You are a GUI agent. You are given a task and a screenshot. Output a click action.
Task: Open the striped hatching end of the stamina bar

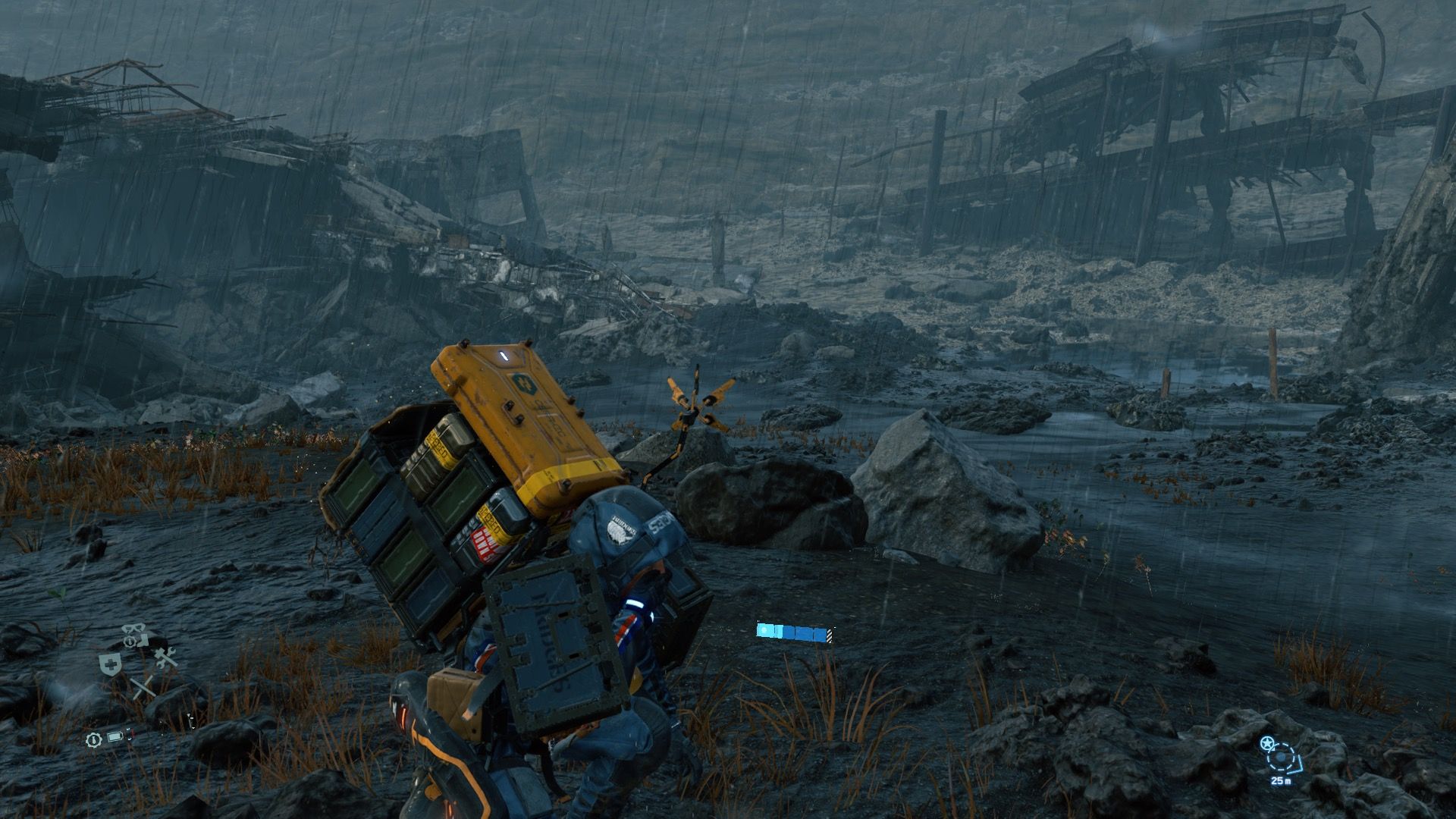[829, 635]
